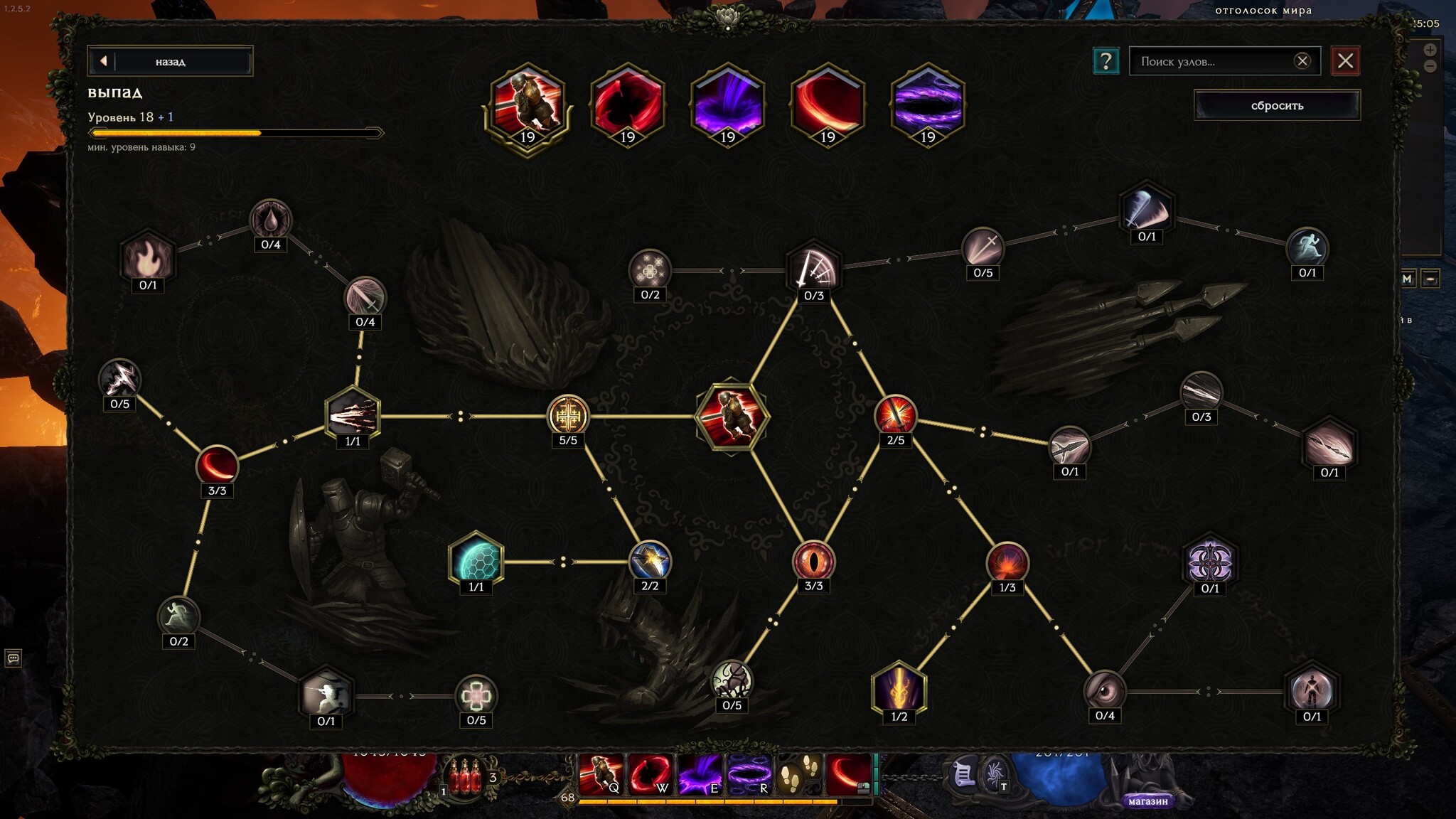Choose the red eye node at 3/3
1456x819 pixels.
(x=813, y=561)
